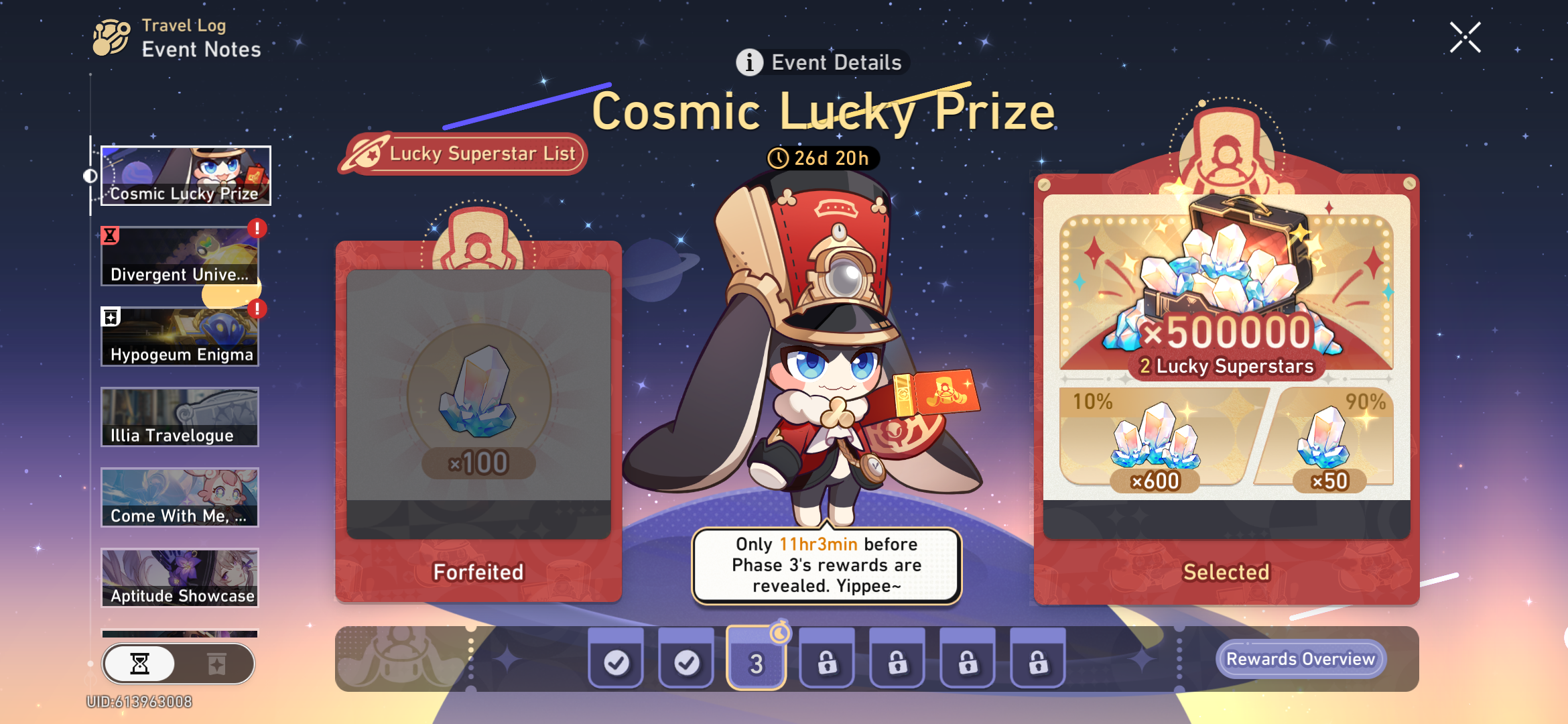Screen dimensions: 1568x724
Task: Click the hourglass badge on Divergent Universe thumbnail
Action: point(110,233)
